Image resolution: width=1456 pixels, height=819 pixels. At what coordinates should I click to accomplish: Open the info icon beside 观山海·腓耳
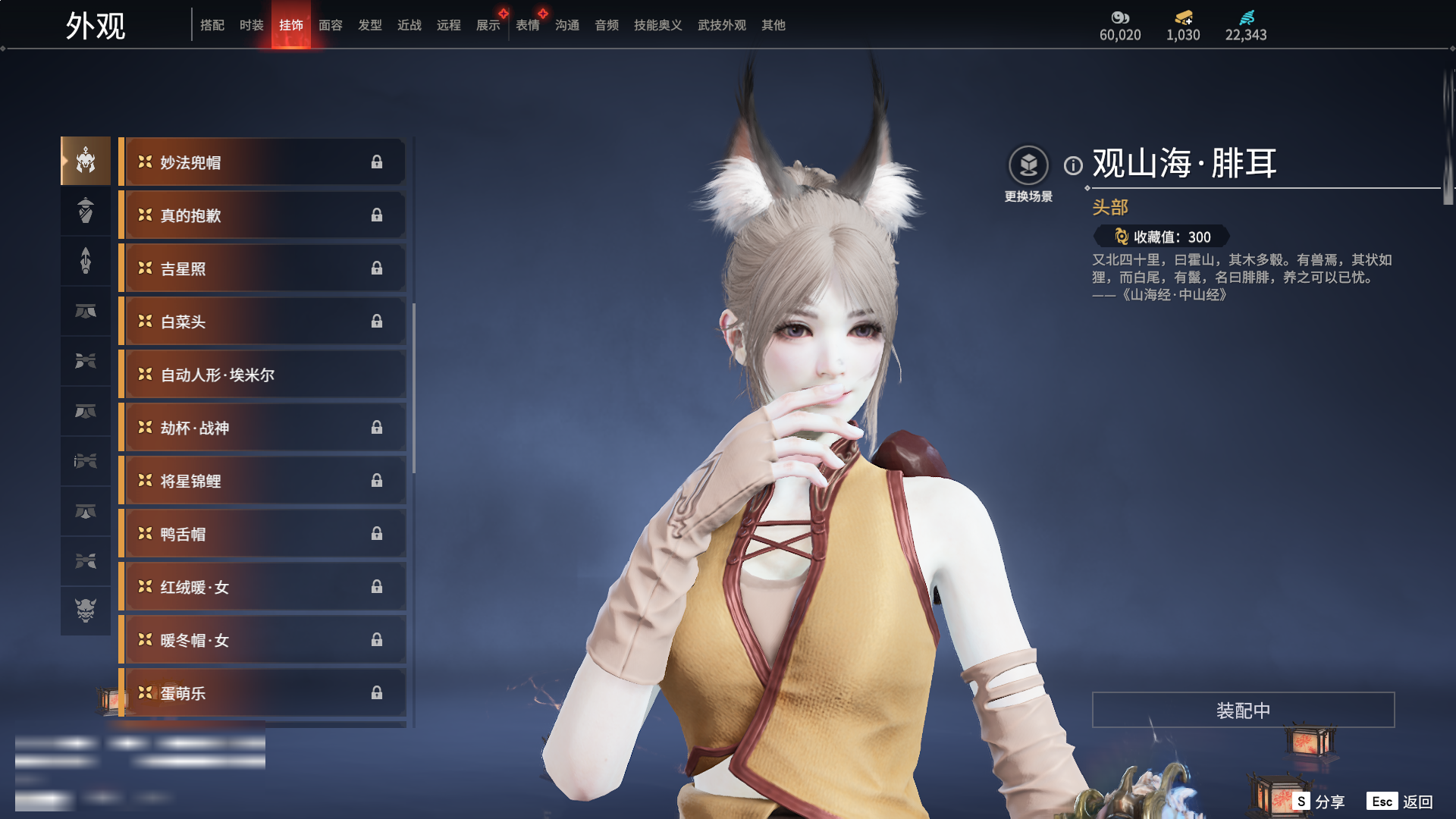1073,165
